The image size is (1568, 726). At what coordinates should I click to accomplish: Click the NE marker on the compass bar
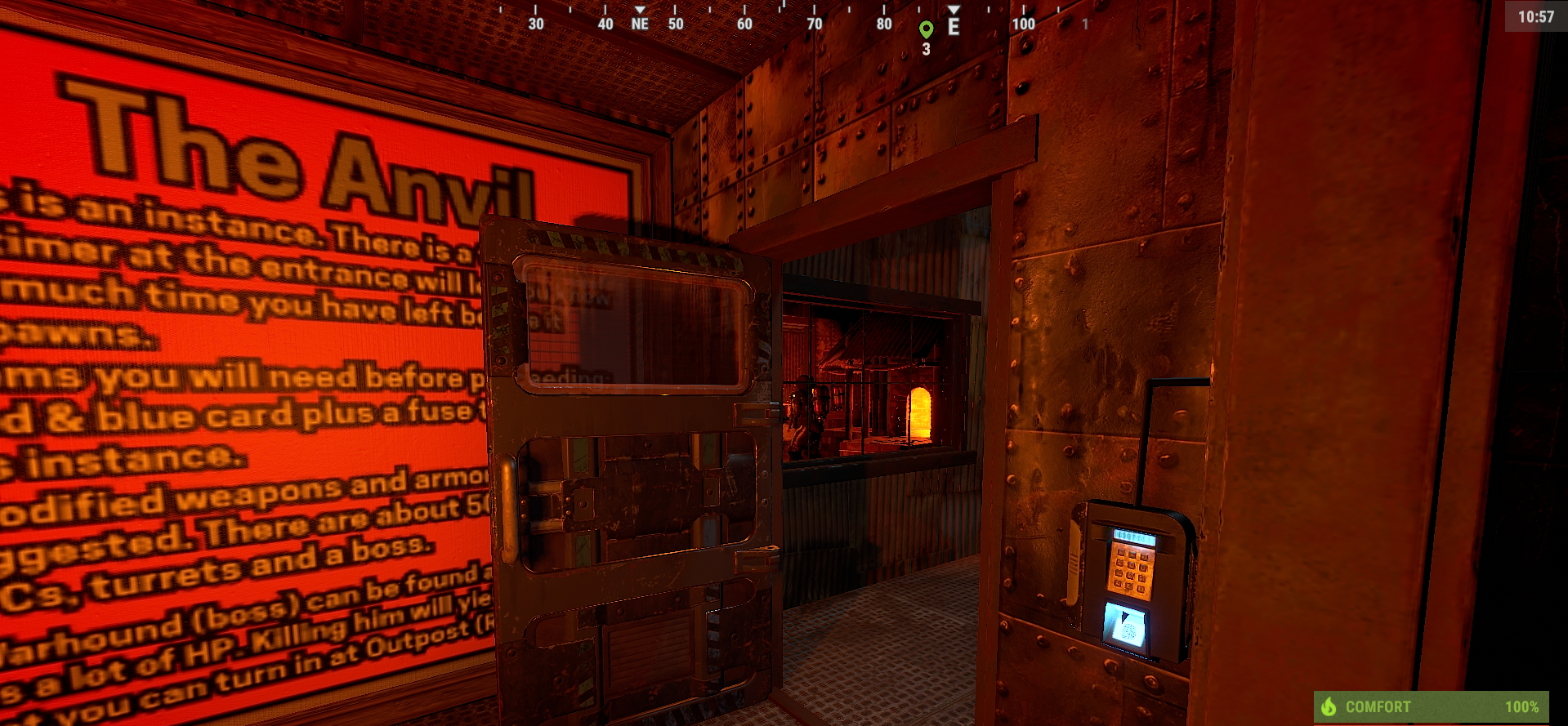[x=639, y=24]
